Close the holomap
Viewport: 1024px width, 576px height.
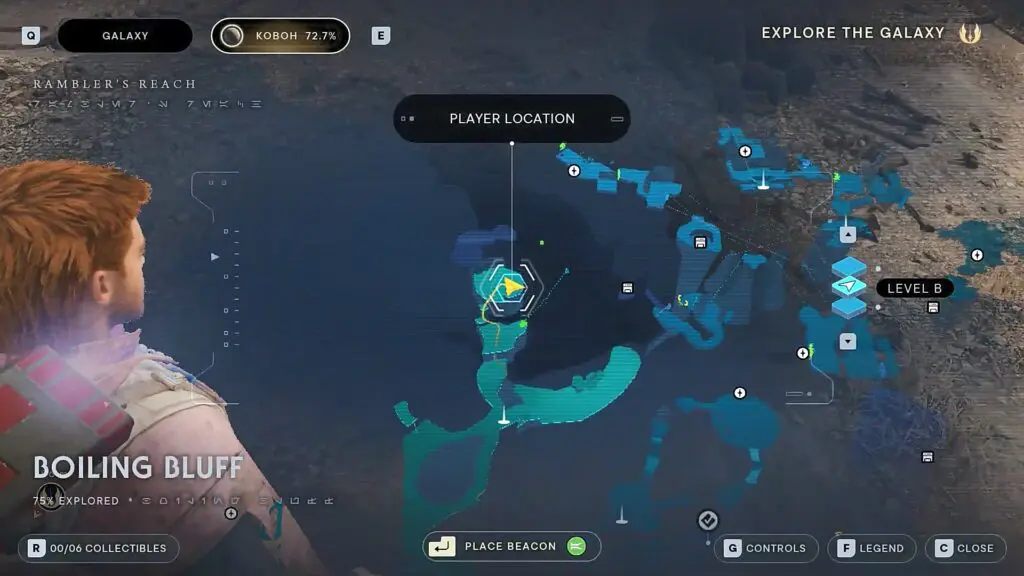964,548
